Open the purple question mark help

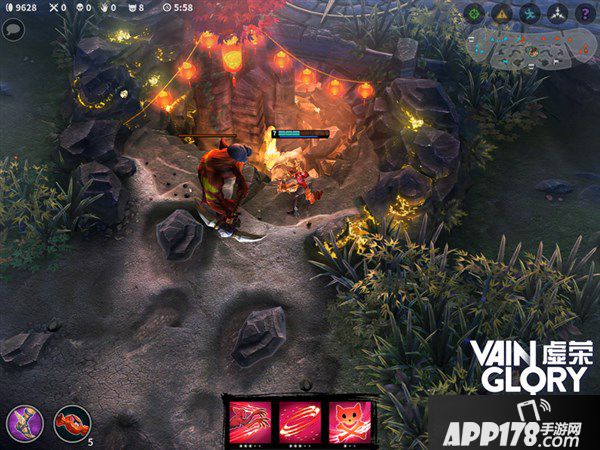(x=585, y=13)
